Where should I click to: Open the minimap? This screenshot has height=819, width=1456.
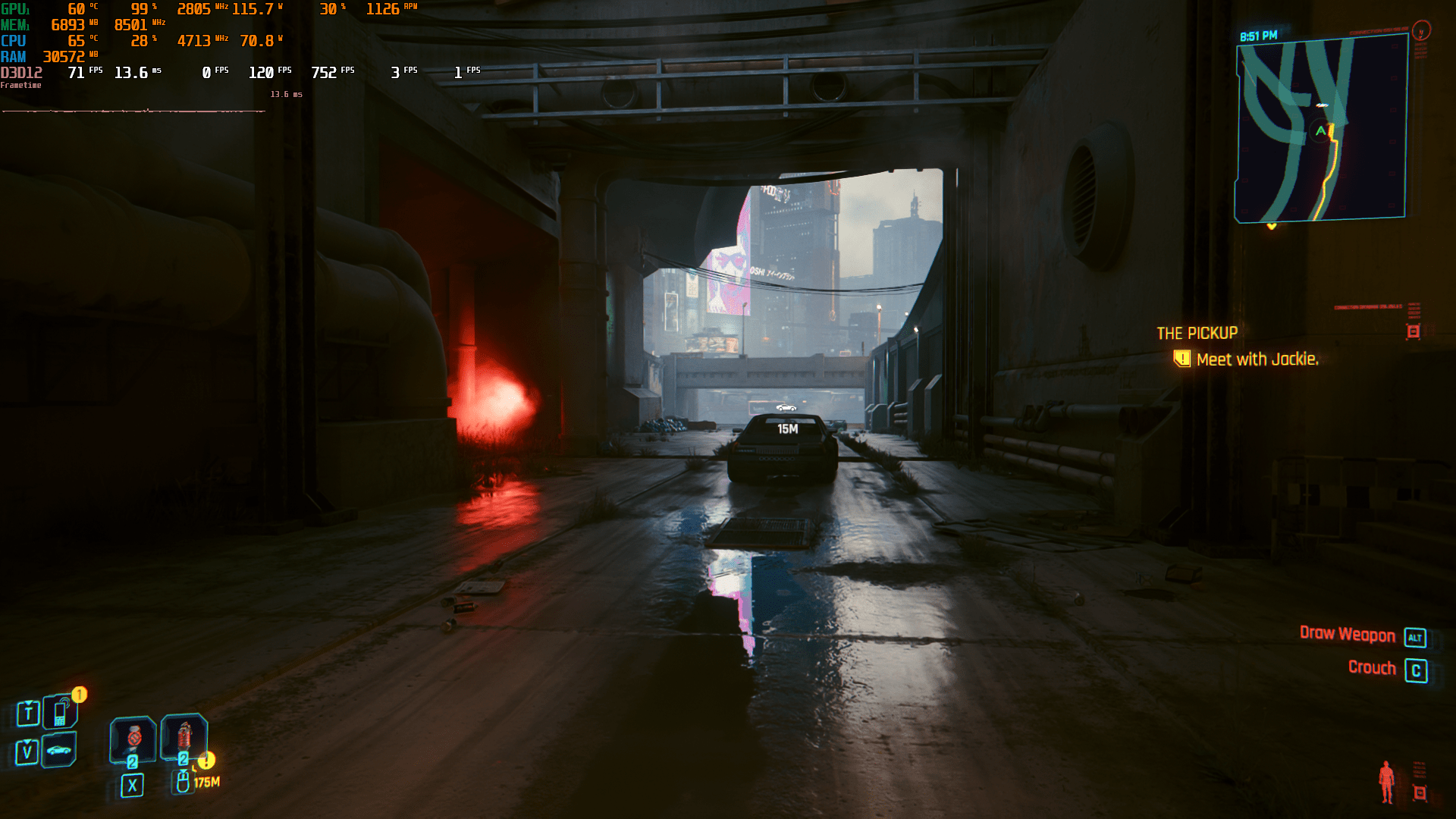tap(1321, 129)
